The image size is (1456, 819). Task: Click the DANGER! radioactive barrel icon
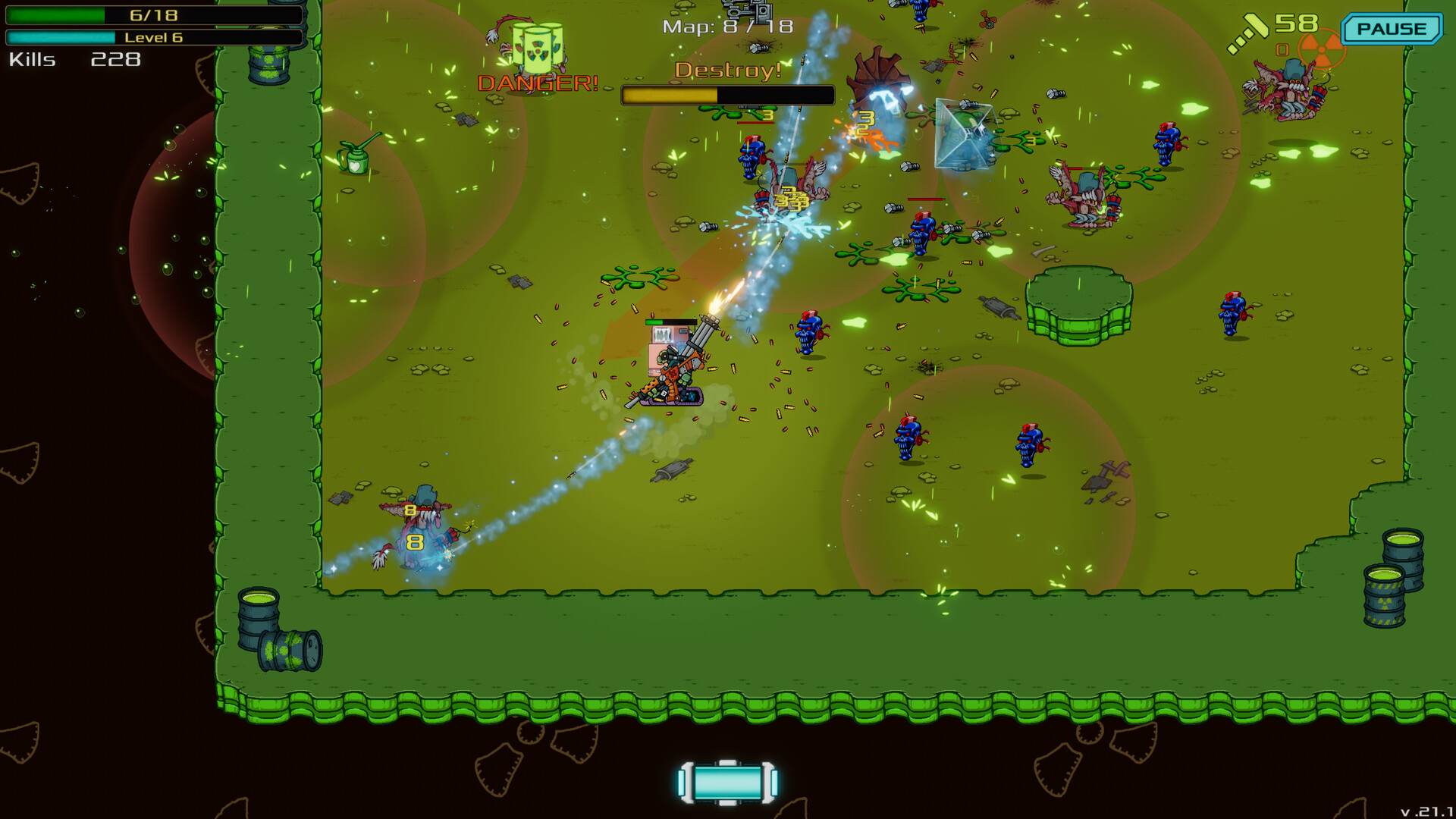tap(537, 50)
